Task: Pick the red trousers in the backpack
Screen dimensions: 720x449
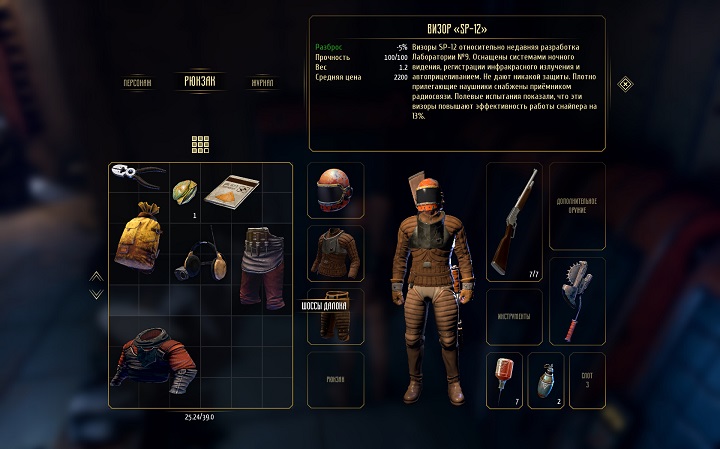Action: pyautogui.click(x=263, y=266)
